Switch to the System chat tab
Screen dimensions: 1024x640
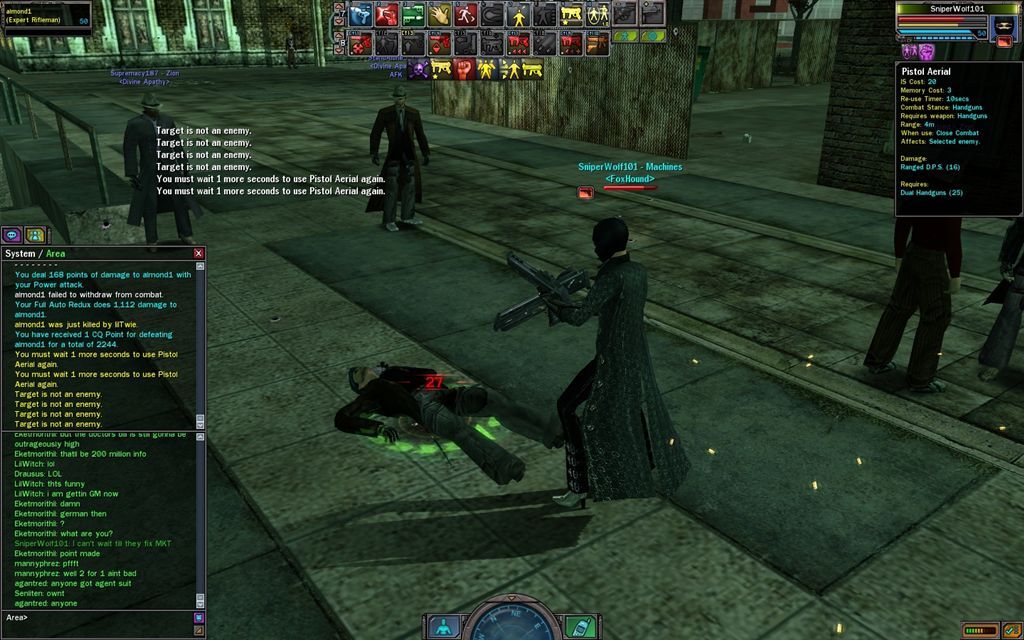[20, 254]
